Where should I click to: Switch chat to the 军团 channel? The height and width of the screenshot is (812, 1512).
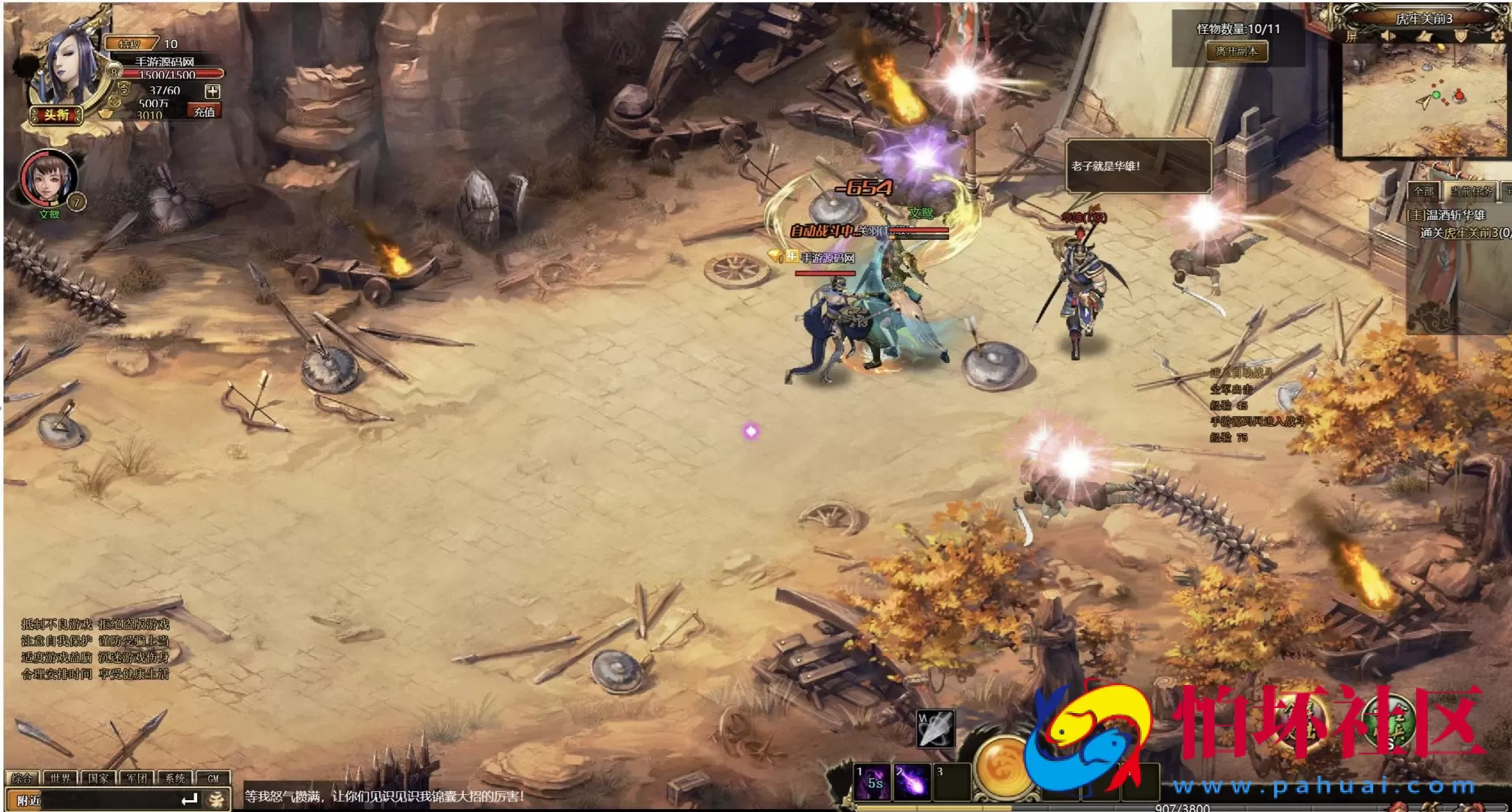click(137, 778)
